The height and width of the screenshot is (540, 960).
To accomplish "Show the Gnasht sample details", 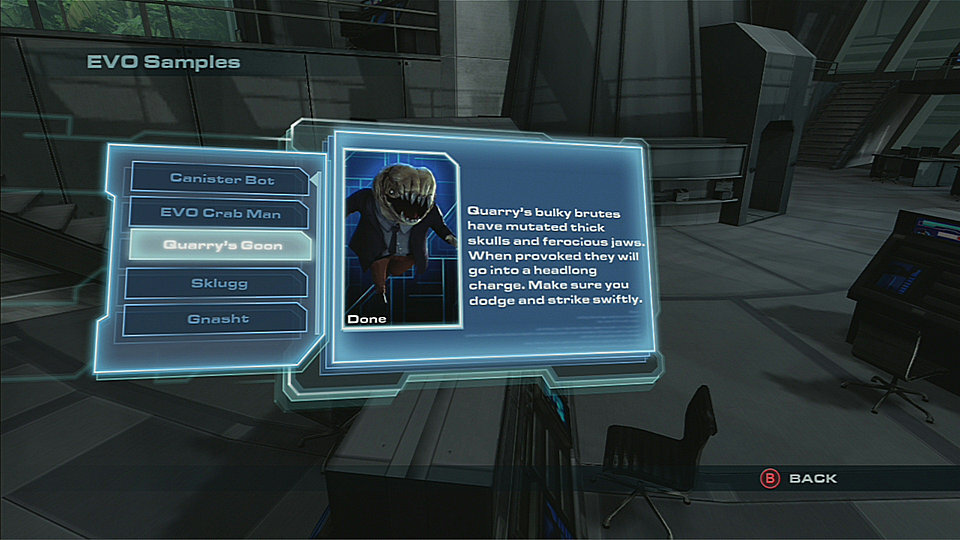I will [219, 319].
